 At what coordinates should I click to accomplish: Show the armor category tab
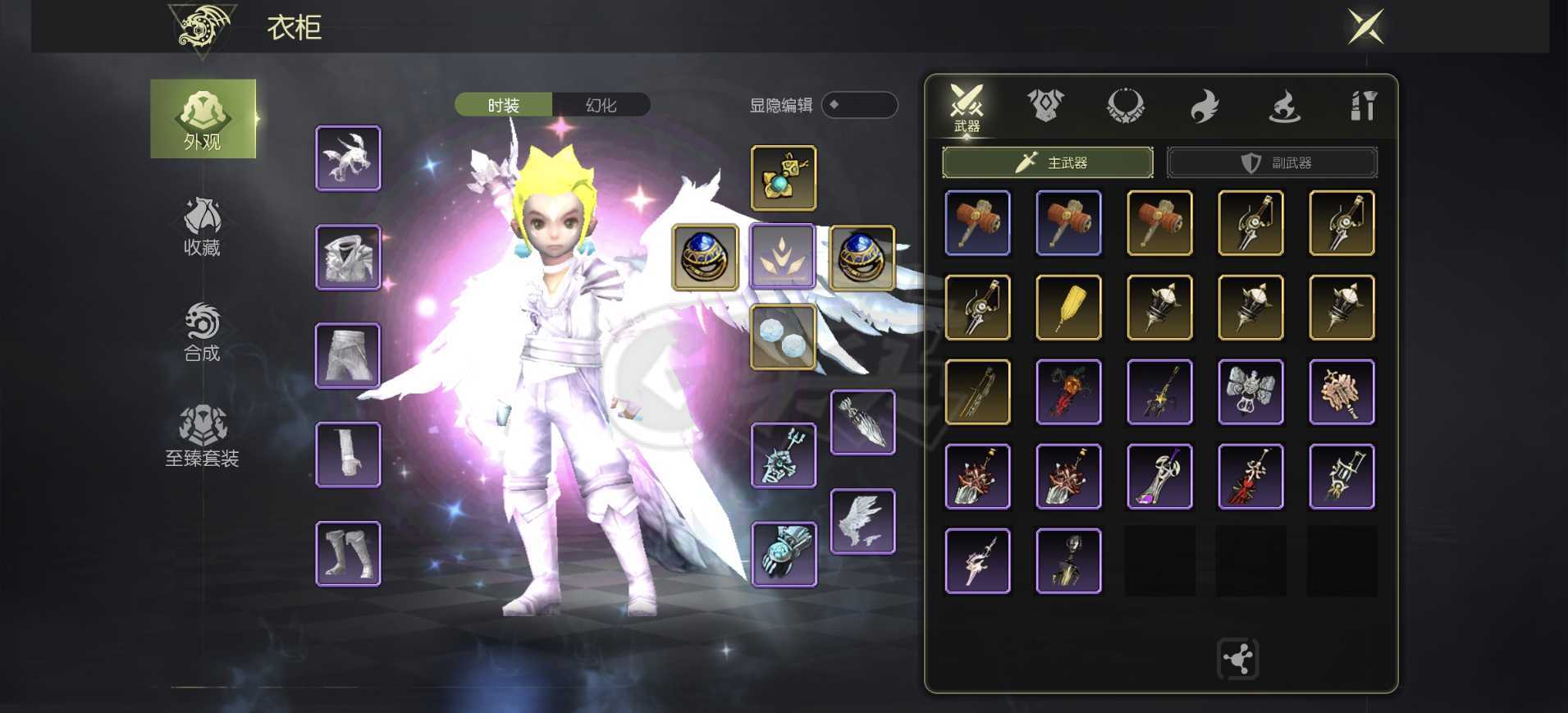[1045, 105]
